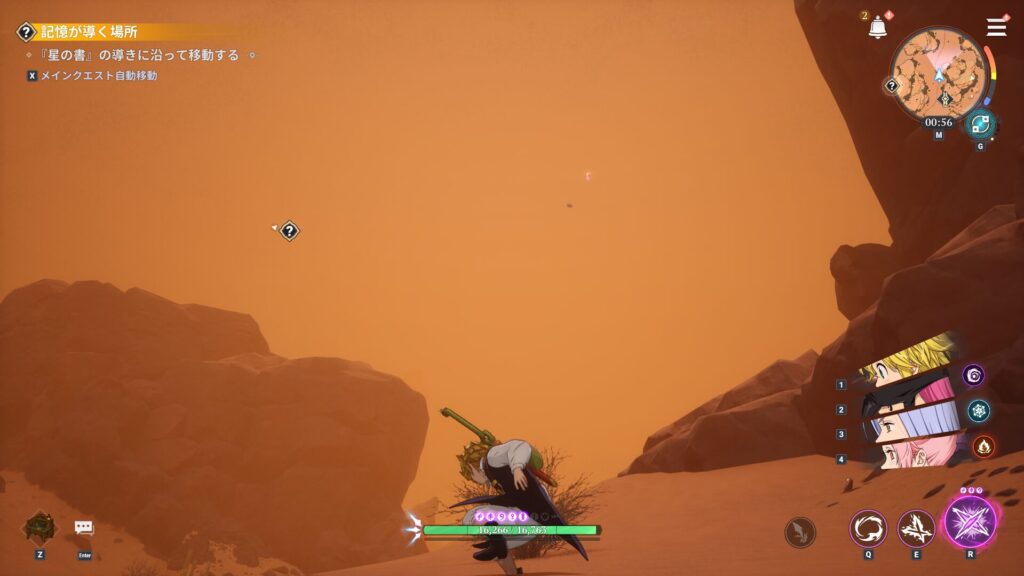Viewport: 1024px width, 576px height.
Task: Open the circular desert minimap
Action: (938, 73)
